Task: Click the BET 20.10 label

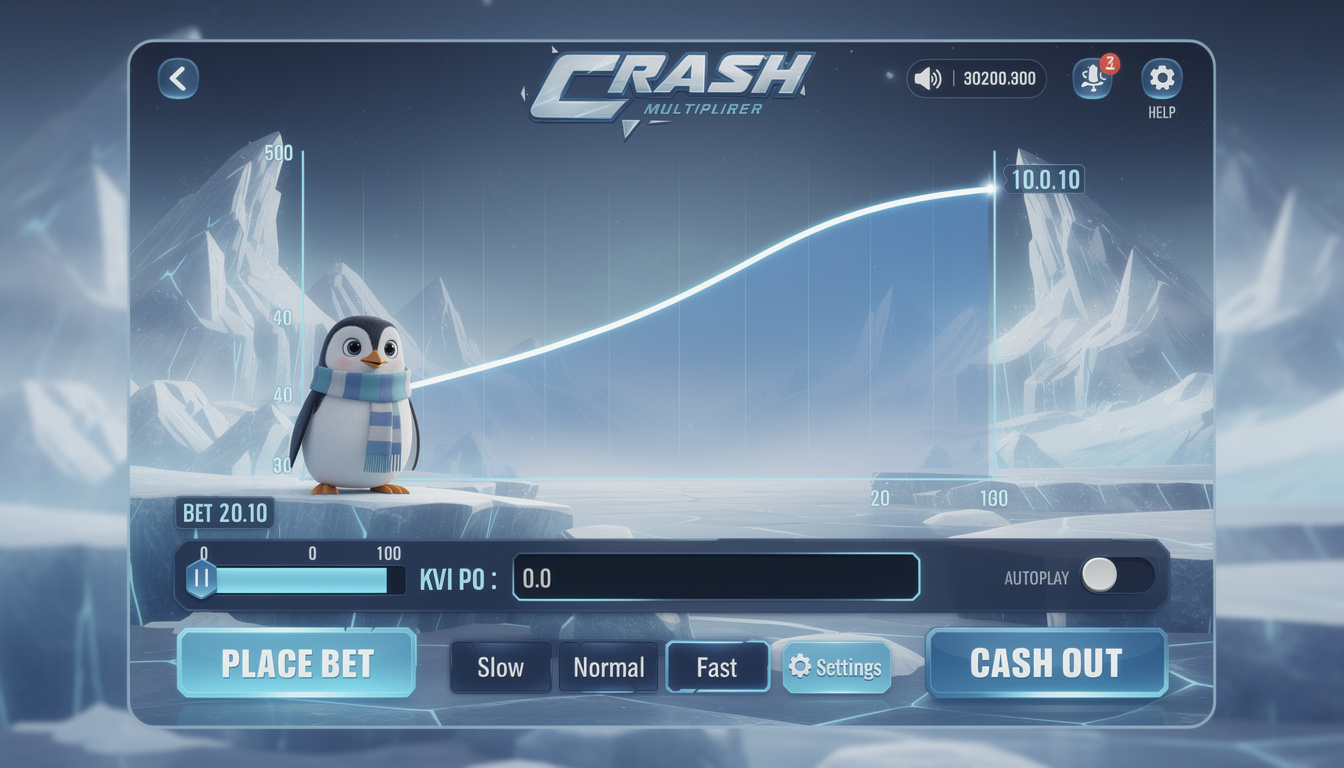Action: point(225,512)
